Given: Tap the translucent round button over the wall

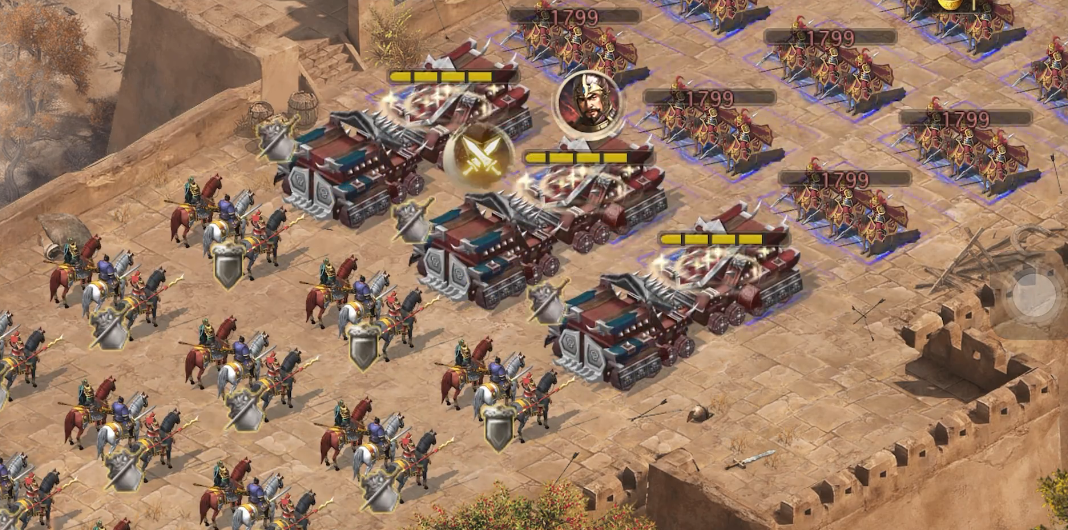Looking at the screenshot, I should [x=1033, y=294].
